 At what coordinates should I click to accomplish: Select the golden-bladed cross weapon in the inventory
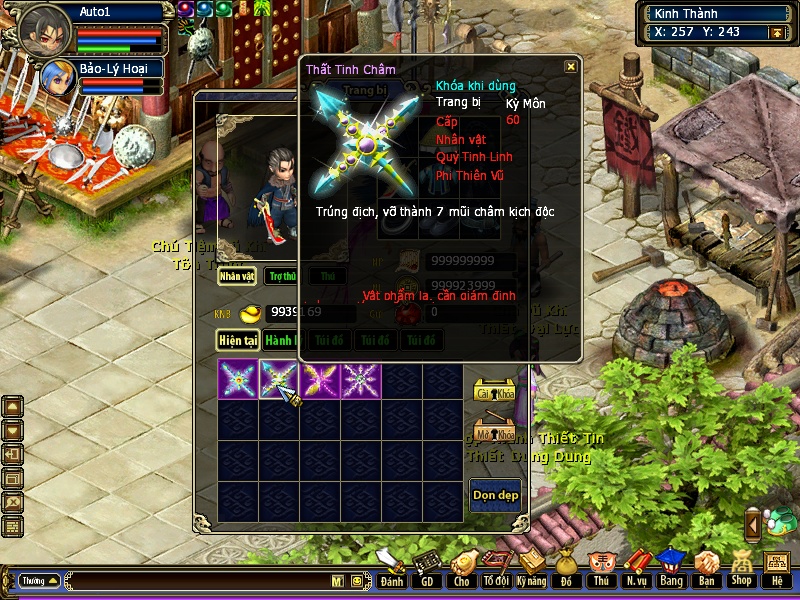click(320, 381)
